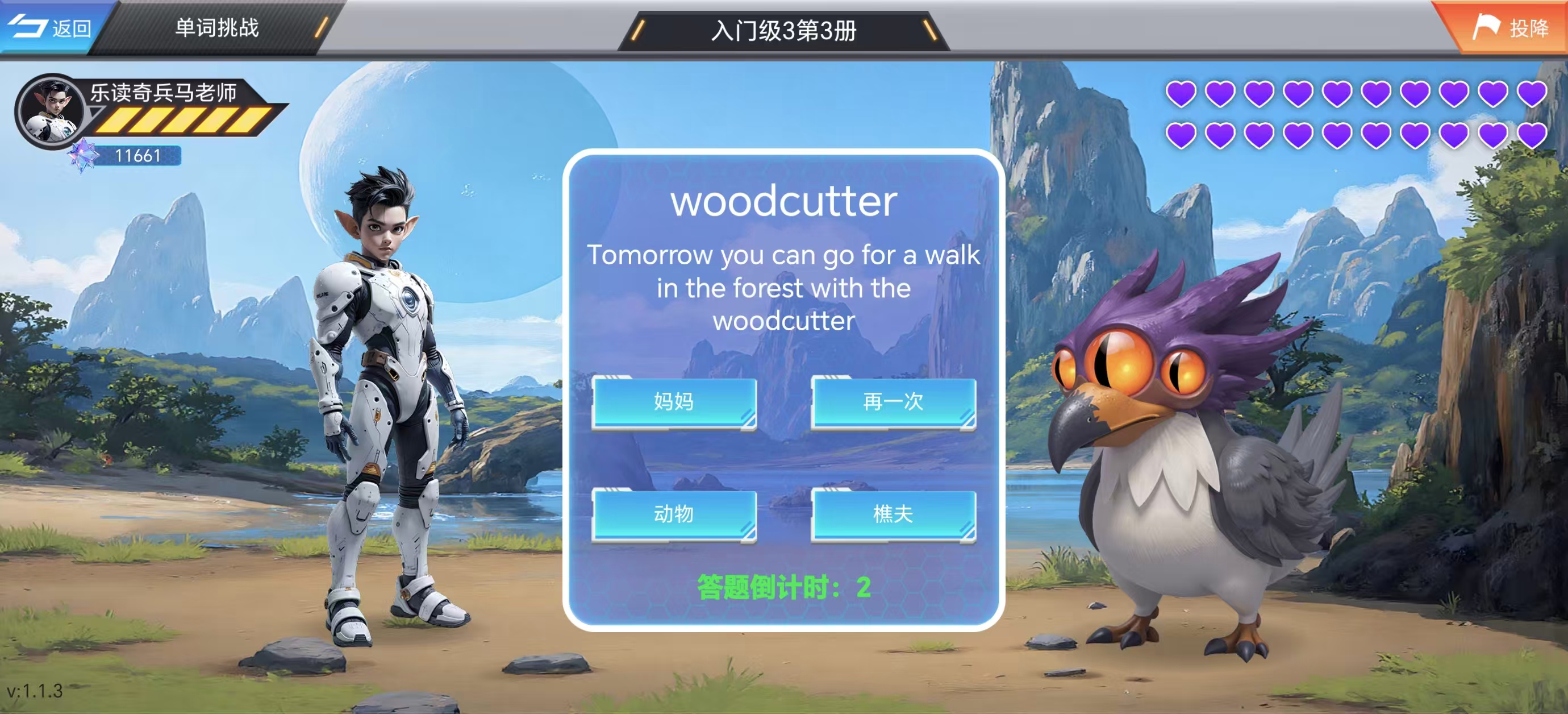Viewport: 1568px width, 714px height.
Task: Select the answer 再一次
Action: pyautogui.click(x=893, y=402)
